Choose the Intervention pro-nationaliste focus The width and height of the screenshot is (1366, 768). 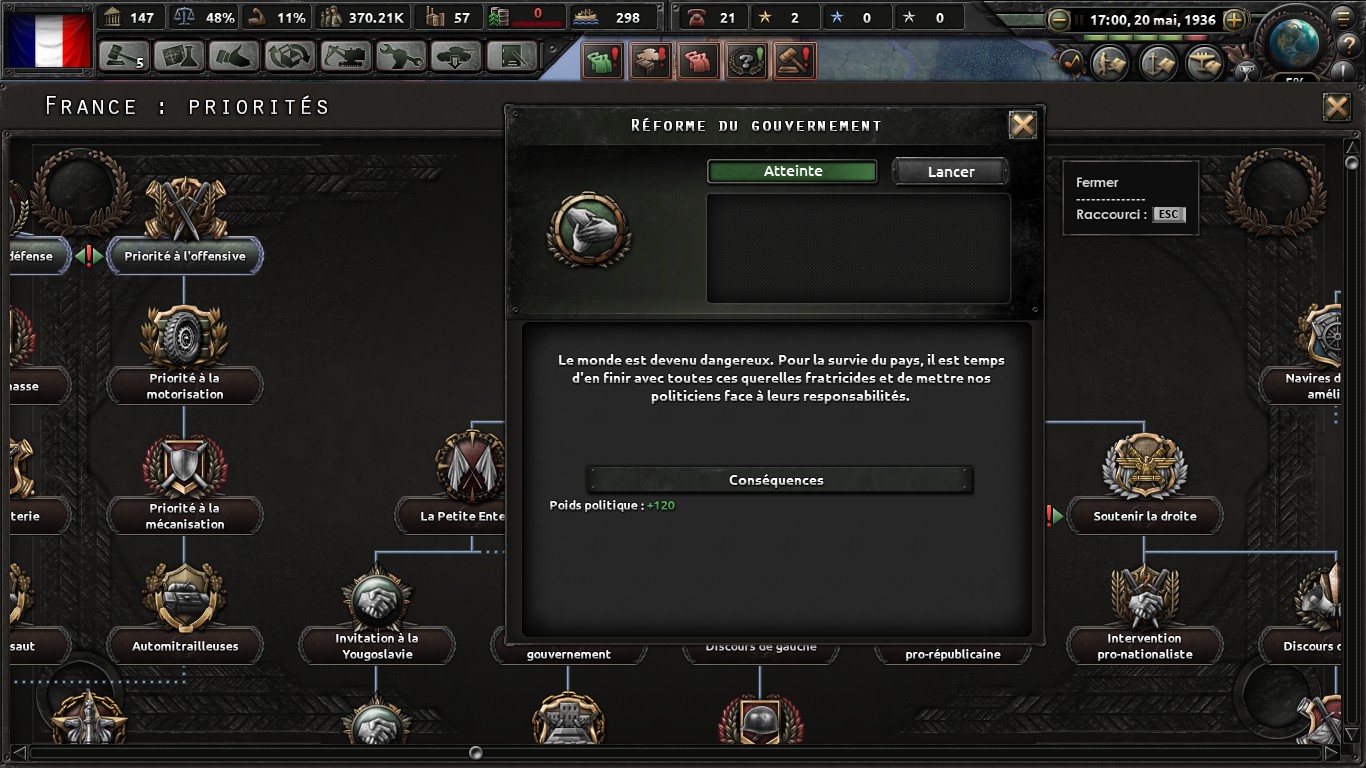click(x=1144, y=646)
